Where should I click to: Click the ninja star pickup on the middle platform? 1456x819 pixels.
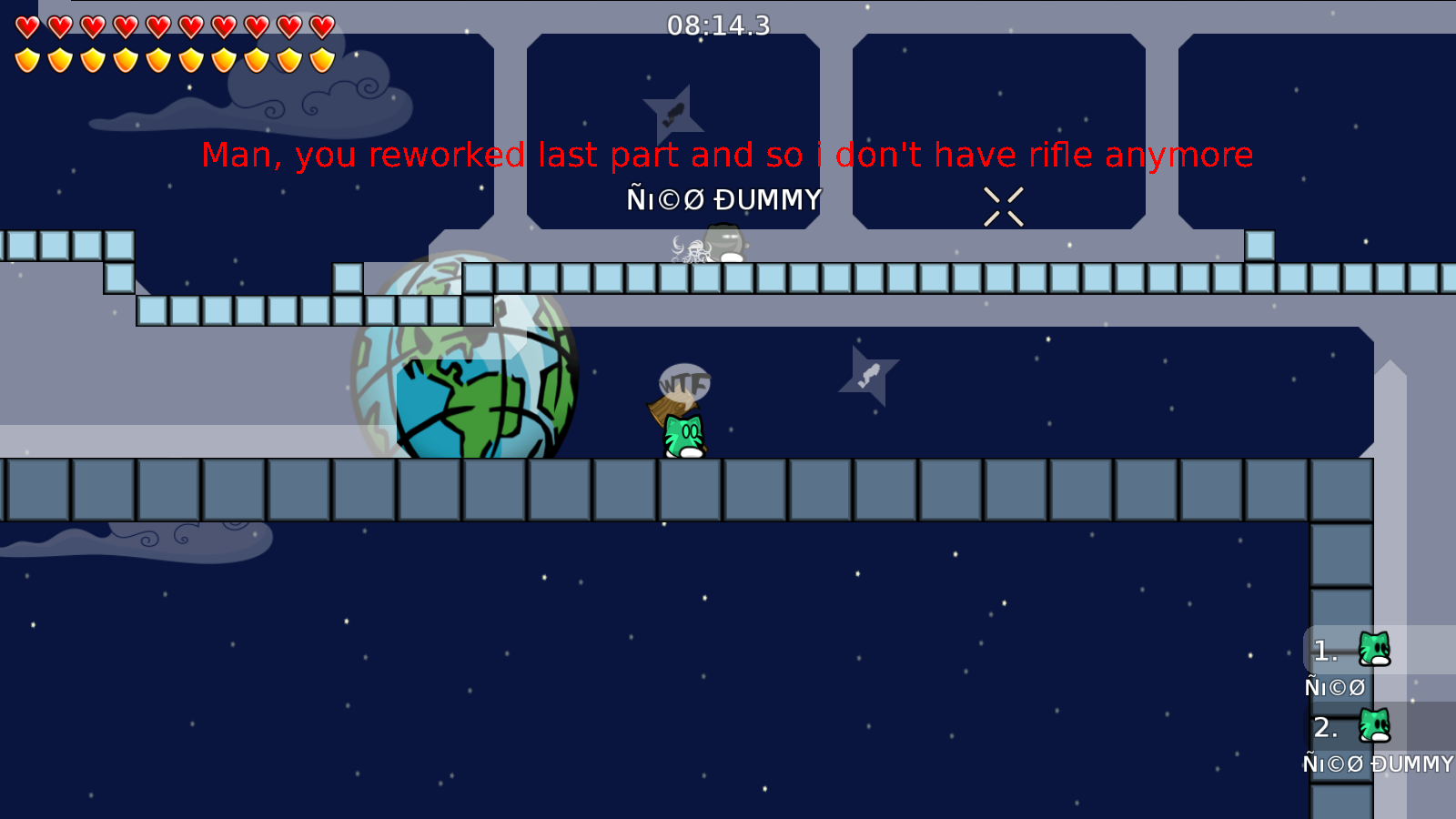(x=868, y=373)
